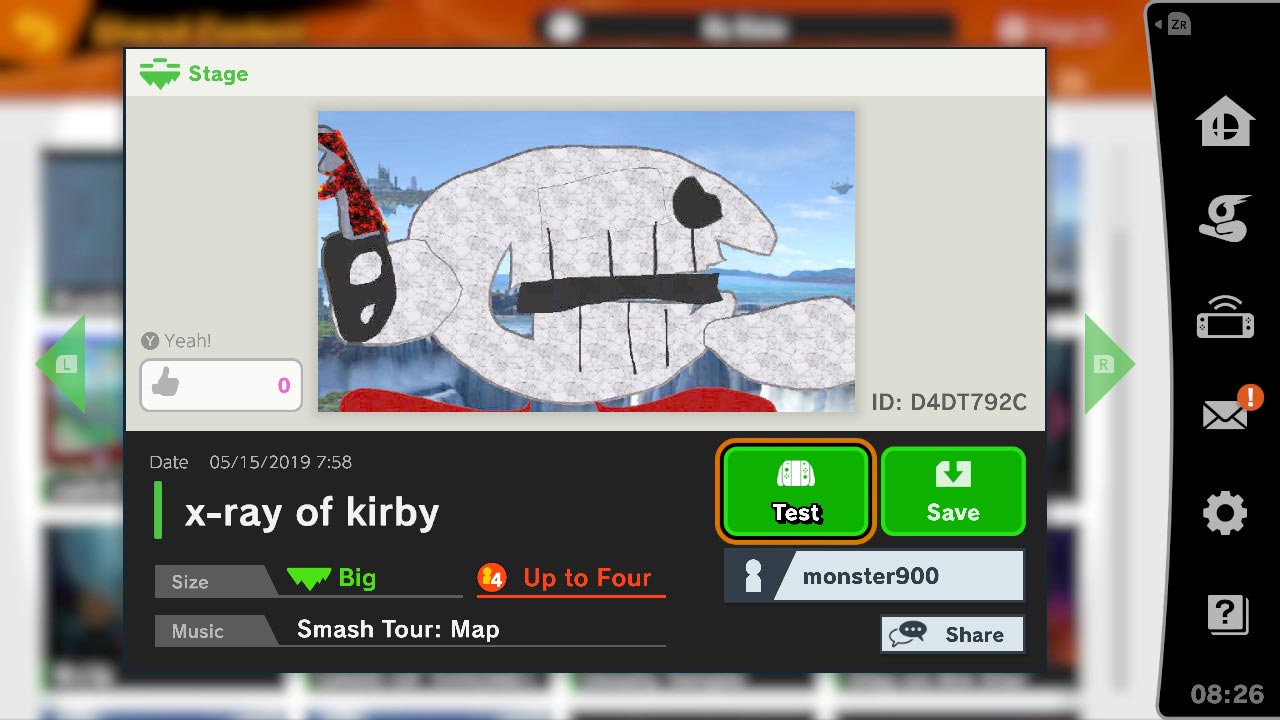The height and width of the screenshot is (720, 1280).
Task: Open the settings gear in the sidebar
Action: click(1225, 512)
